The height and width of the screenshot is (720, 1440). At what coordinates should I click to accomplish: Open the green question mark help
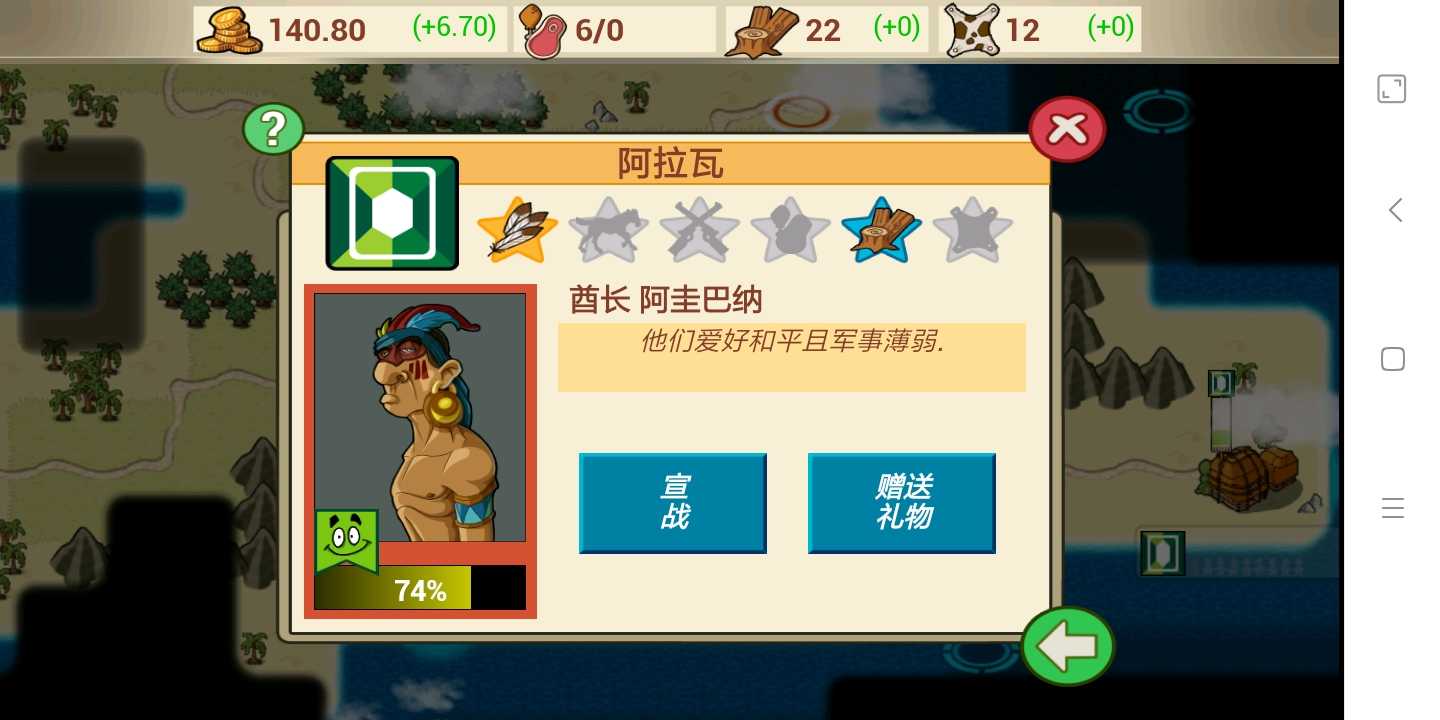point(273,128)
